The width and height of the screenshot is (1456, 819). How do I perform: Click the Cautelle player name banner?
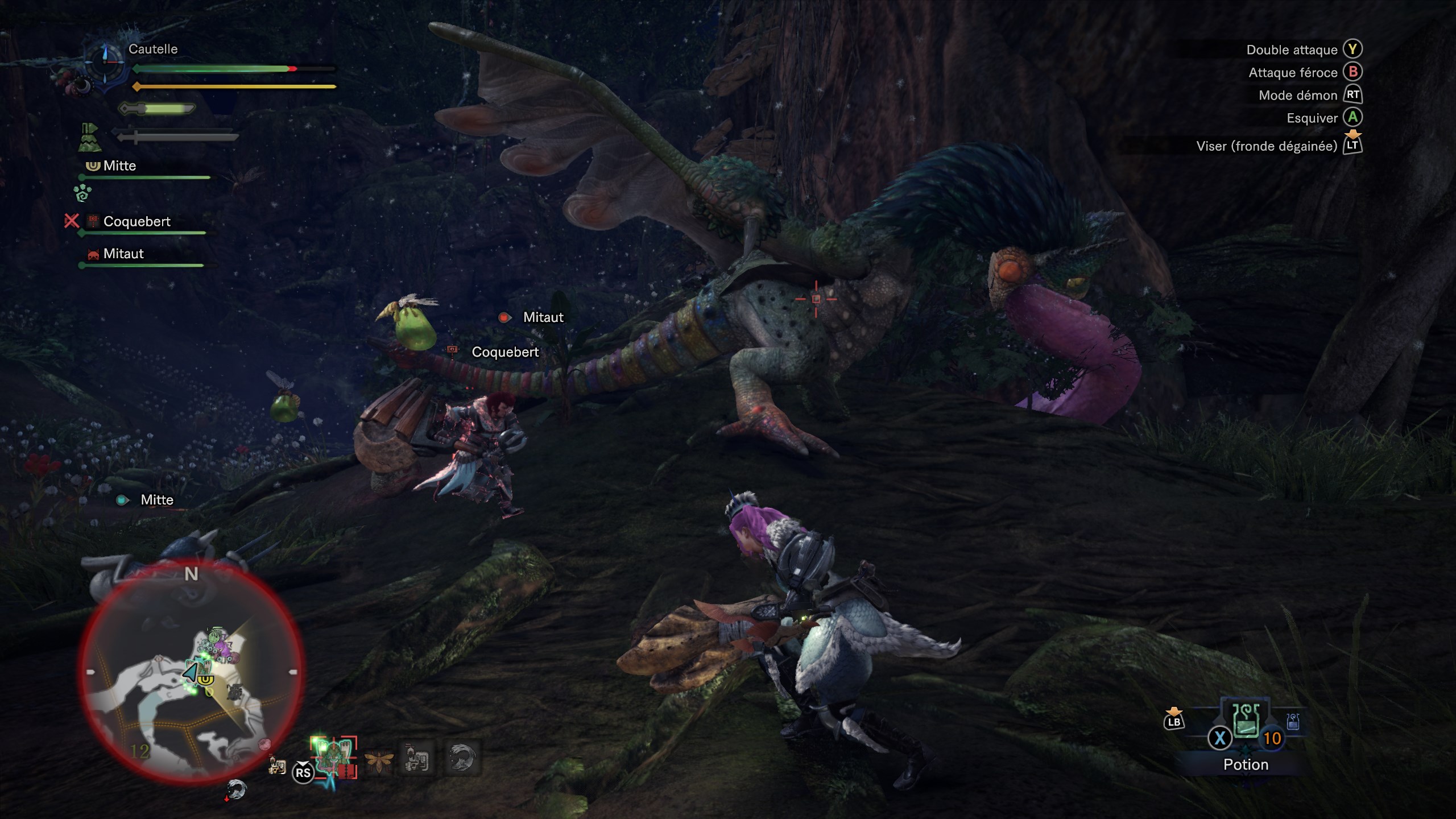(x=153, y=49)
